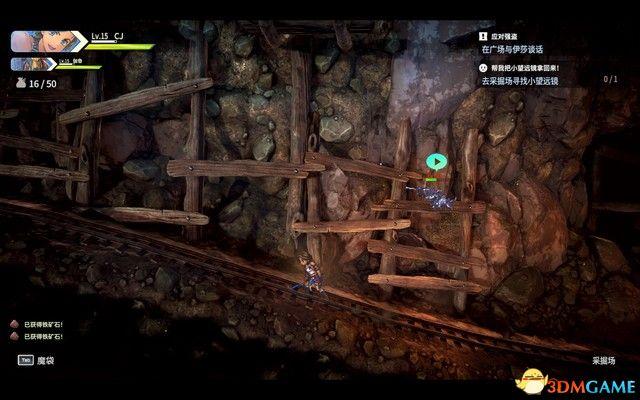The height and width of the screenshot is (400, 640).
Task: Click the green arrow waypoint marker
Action: tap(434, 161)
